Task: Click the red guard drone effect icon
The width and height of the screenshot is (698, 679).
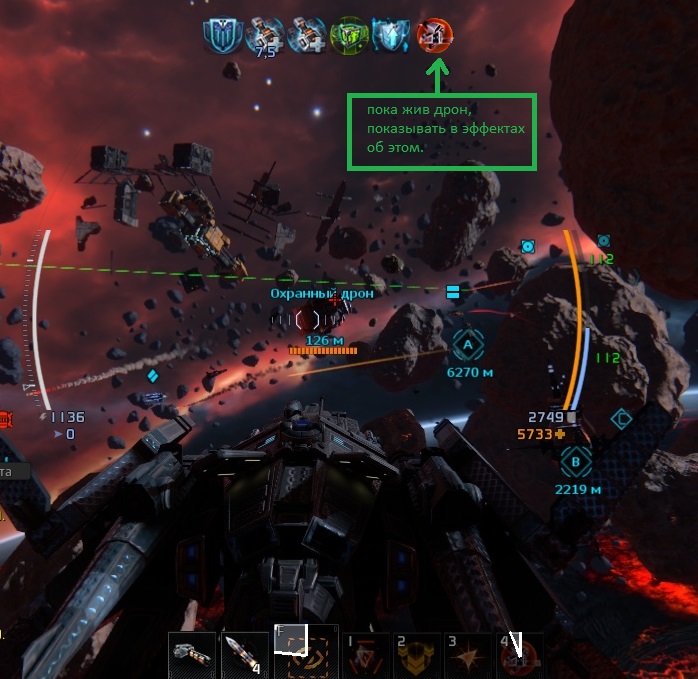Action: (x=435, y=35)
